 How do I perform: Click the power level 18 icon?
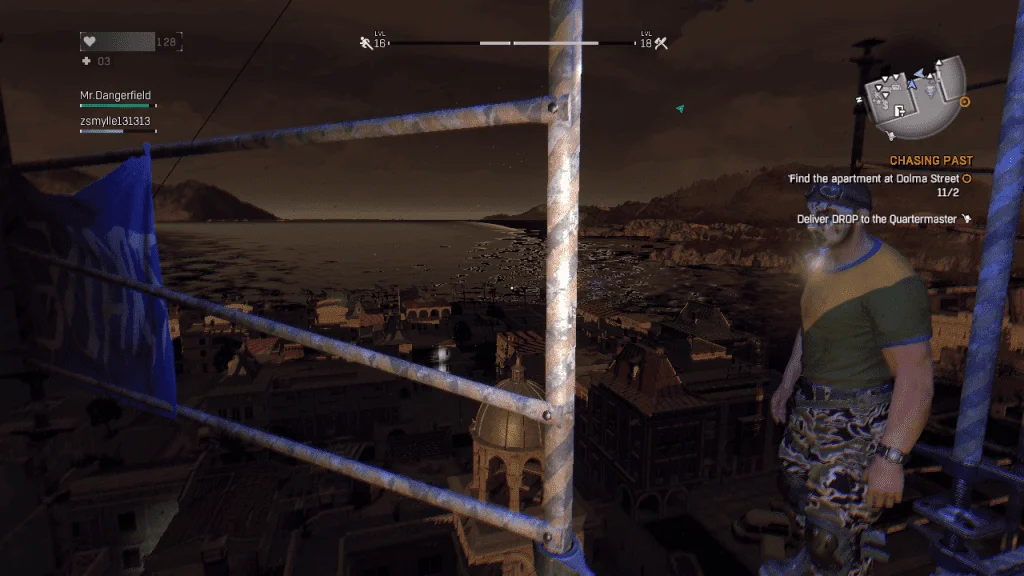coord(660,42)
